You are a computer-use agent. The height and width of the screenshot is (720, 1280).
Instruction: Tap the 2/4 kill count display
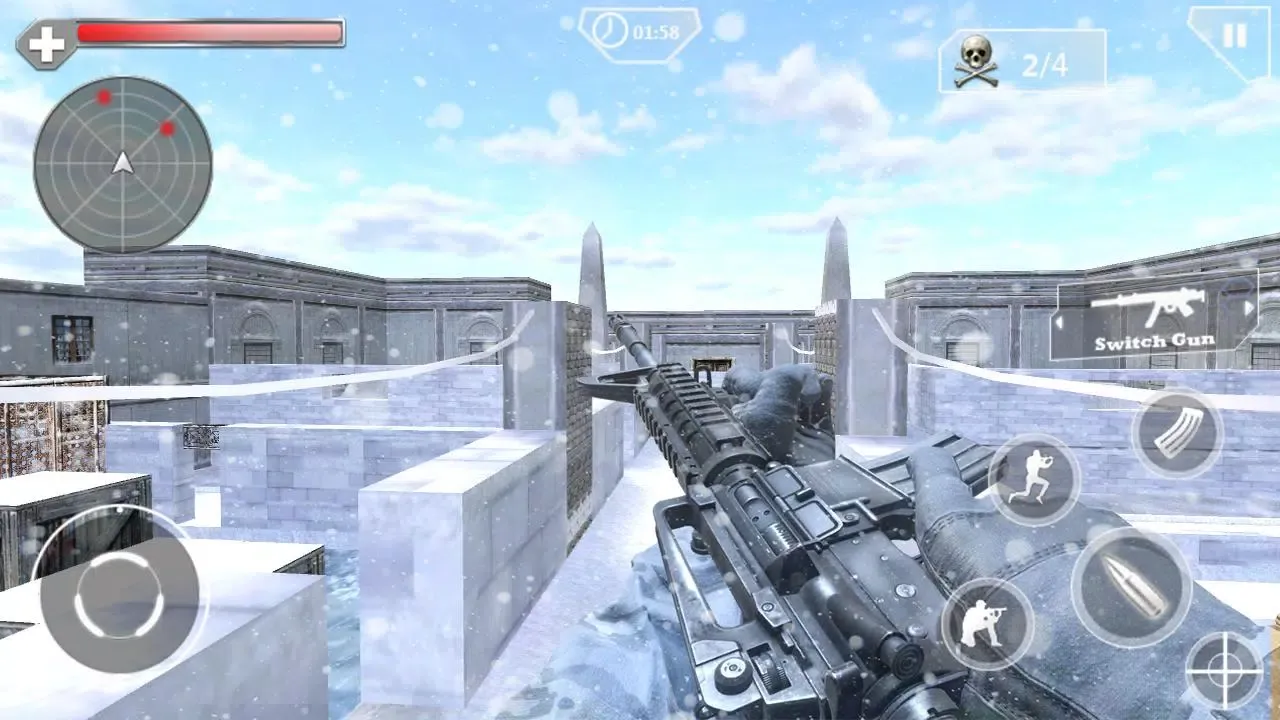click(1043, 63)
